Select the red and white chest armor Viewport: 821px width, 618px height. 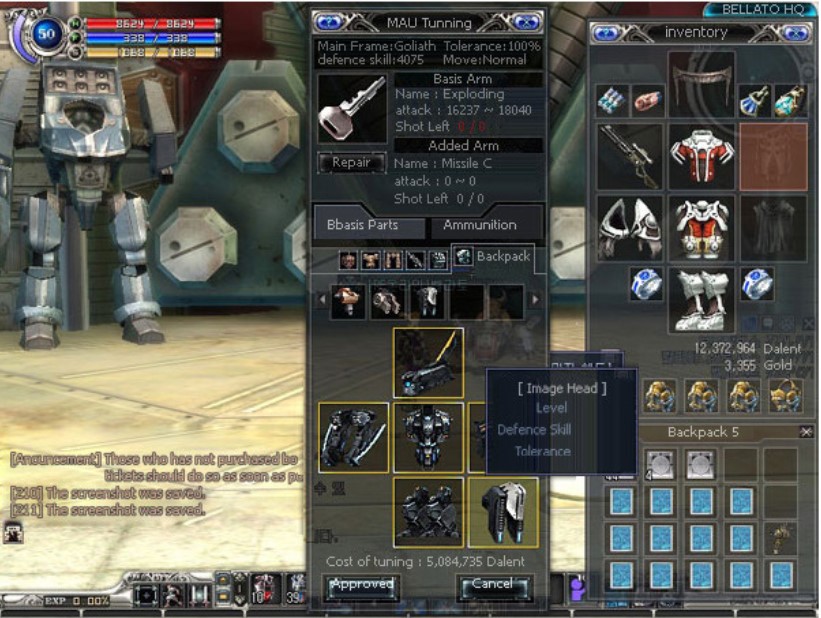[x=701, y=156]
